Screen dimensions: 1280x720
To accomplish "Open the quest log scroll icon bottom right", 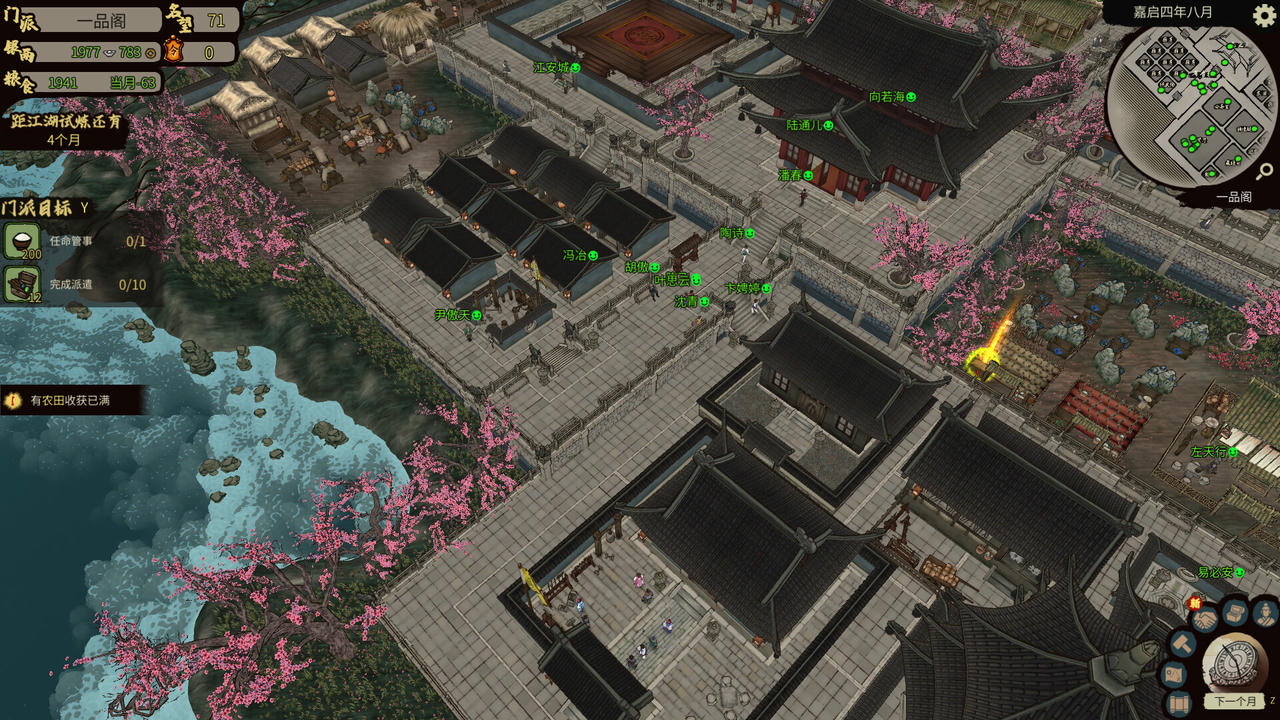I will [1180, 702].
